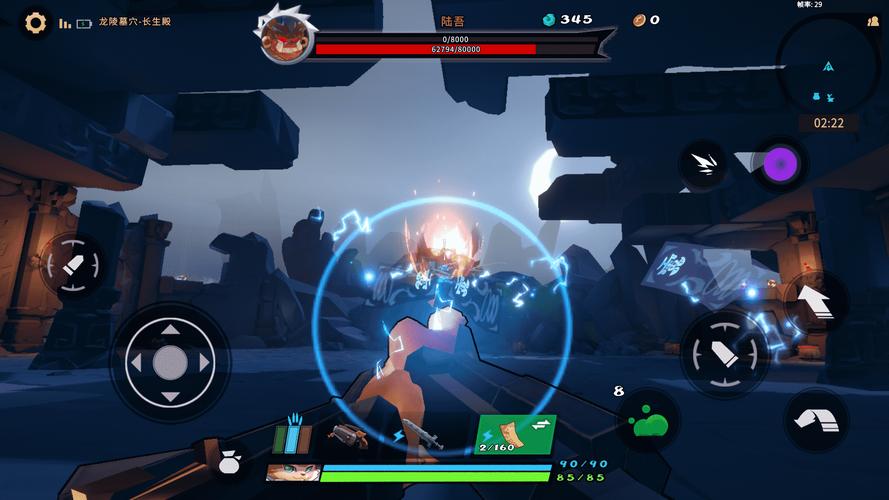Use the curved arrow dodge button
This screenshot has width=889, height=500.
tap(816, 420)
